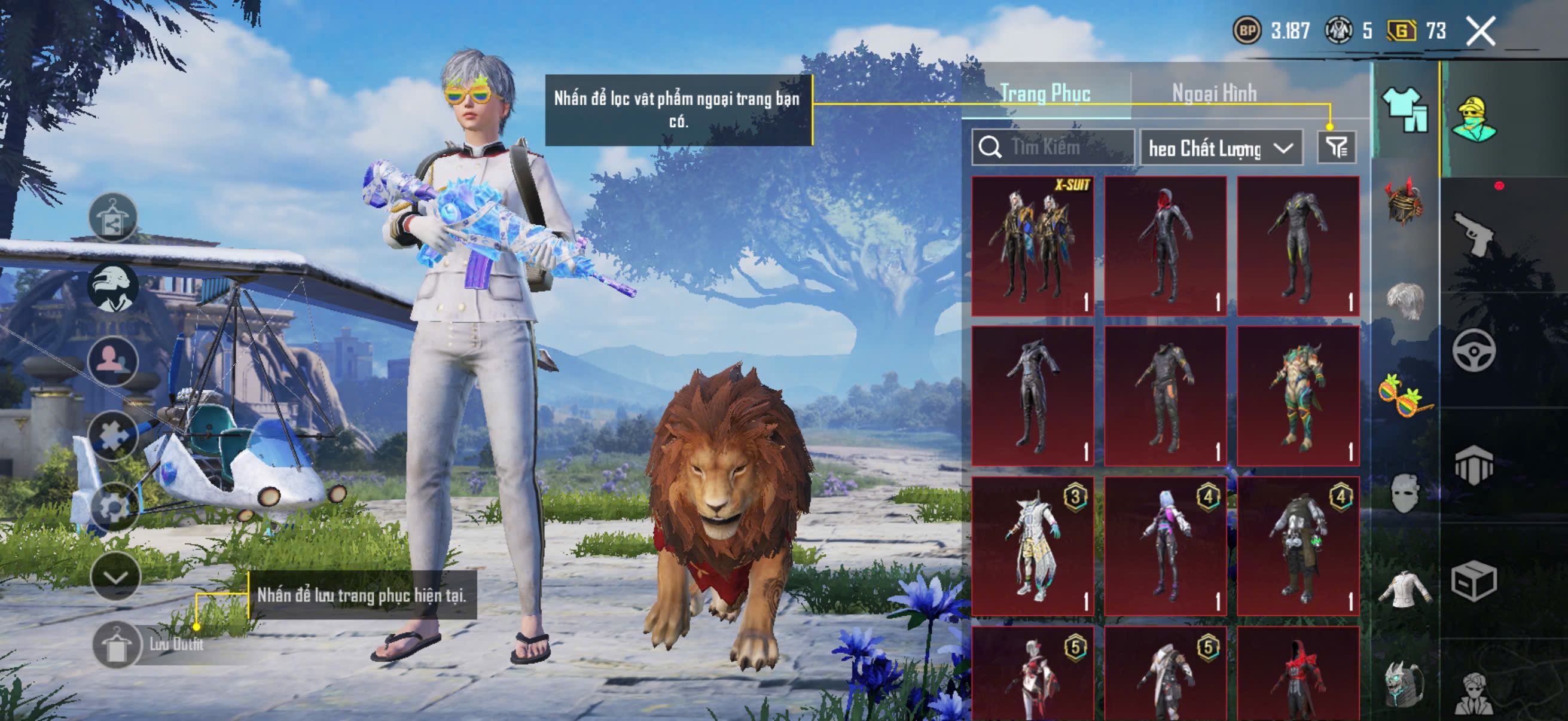Open the puzzle piece icon
1568x721 pixels.
[x=112, y=435]
